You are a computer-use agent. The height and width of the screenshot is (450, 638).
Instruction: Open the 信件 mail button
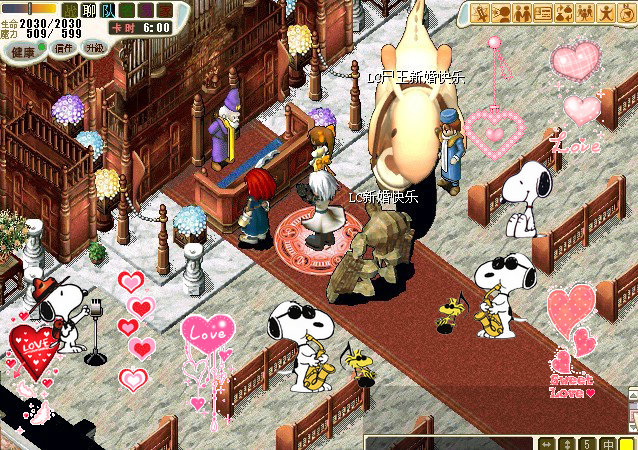(64, 47)
